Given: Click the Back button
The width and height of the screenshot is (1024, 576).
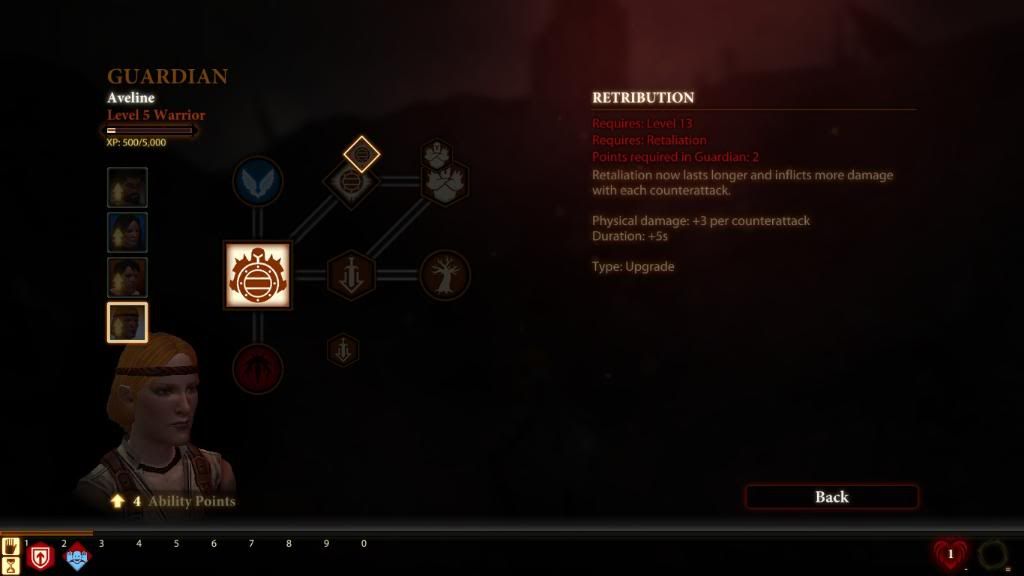Looking at the screenshot, I should [831, 497].
